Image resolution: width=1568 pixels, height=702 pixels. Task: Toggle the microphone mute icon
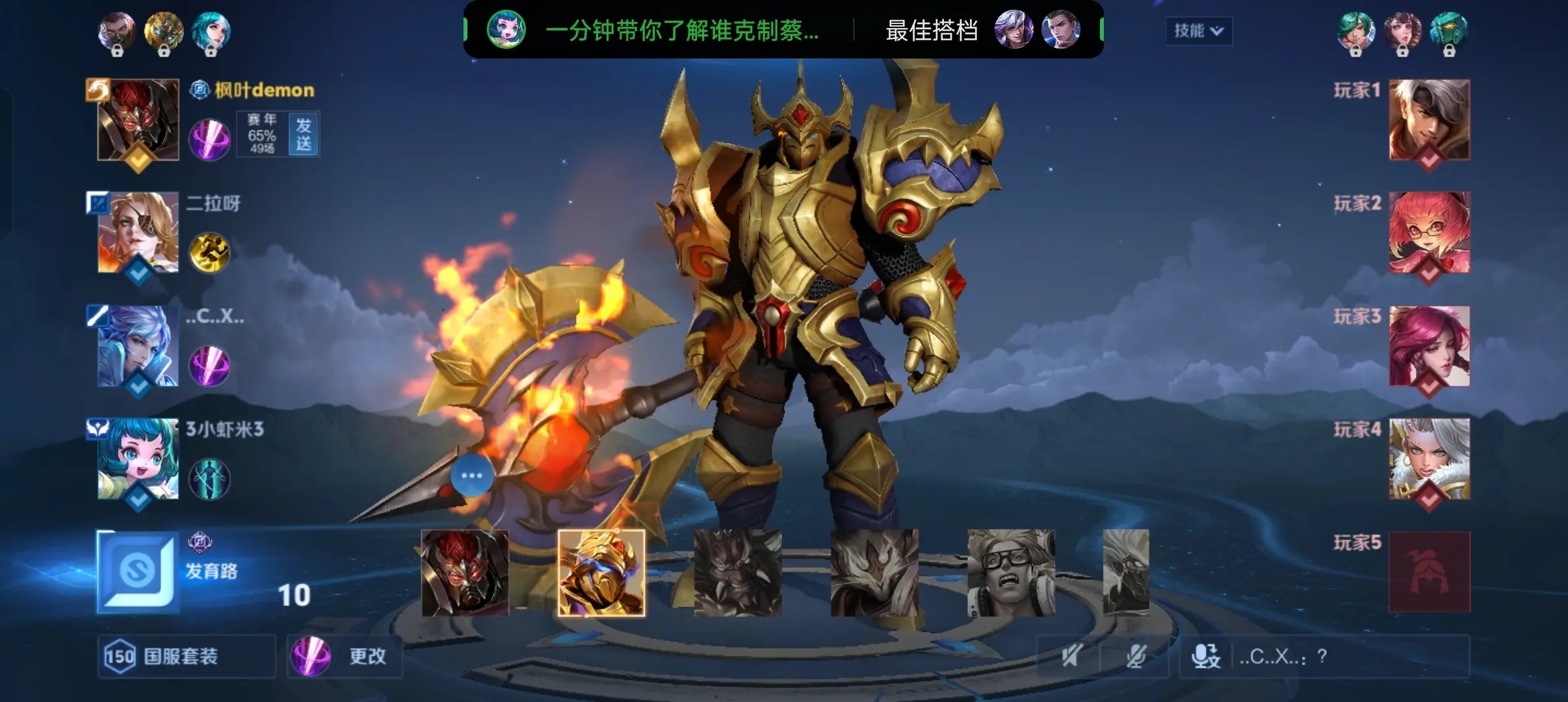(x=1136, y=656)
